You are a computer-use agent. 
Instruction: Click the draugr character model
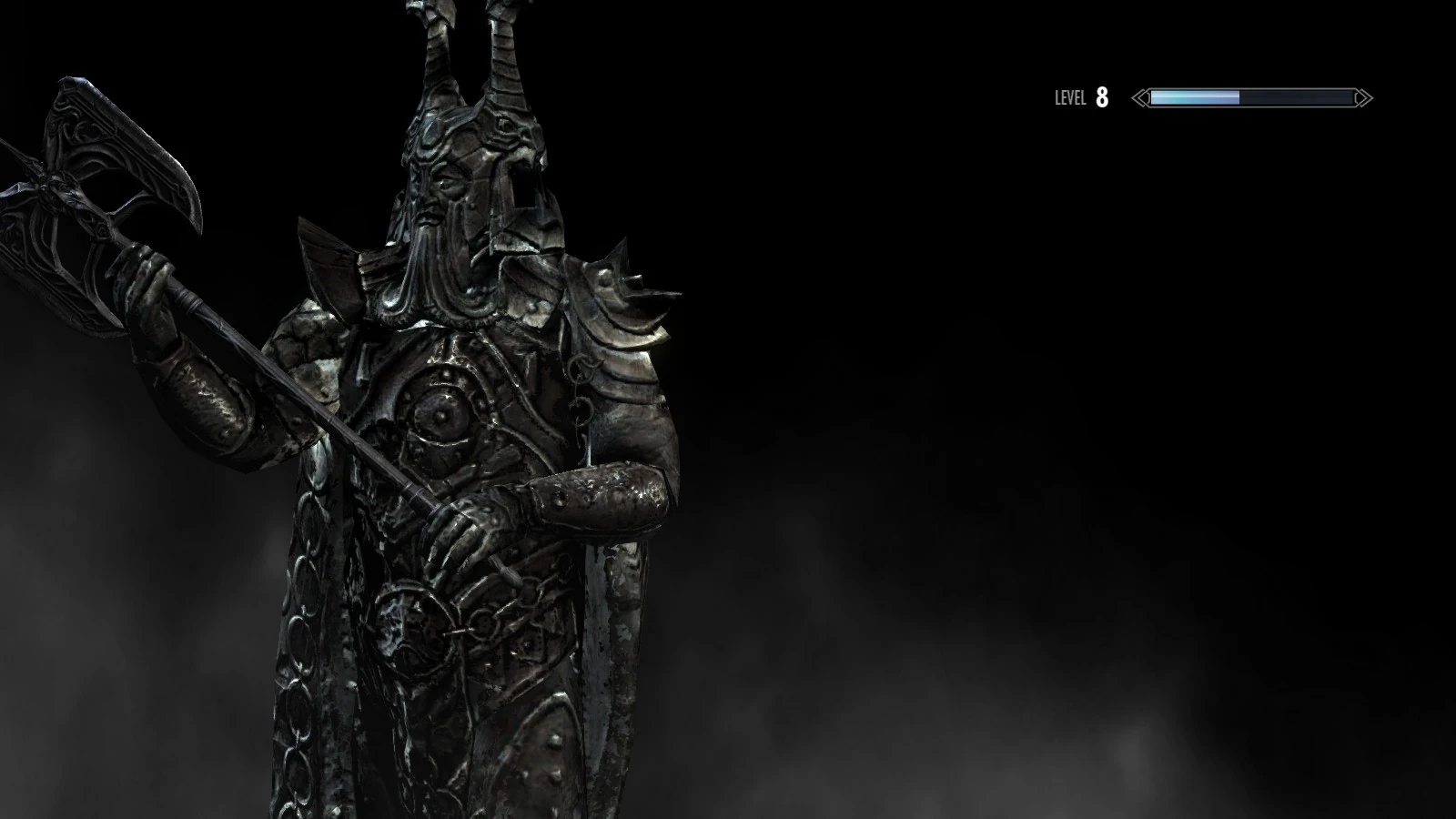(x=455, y=409)
